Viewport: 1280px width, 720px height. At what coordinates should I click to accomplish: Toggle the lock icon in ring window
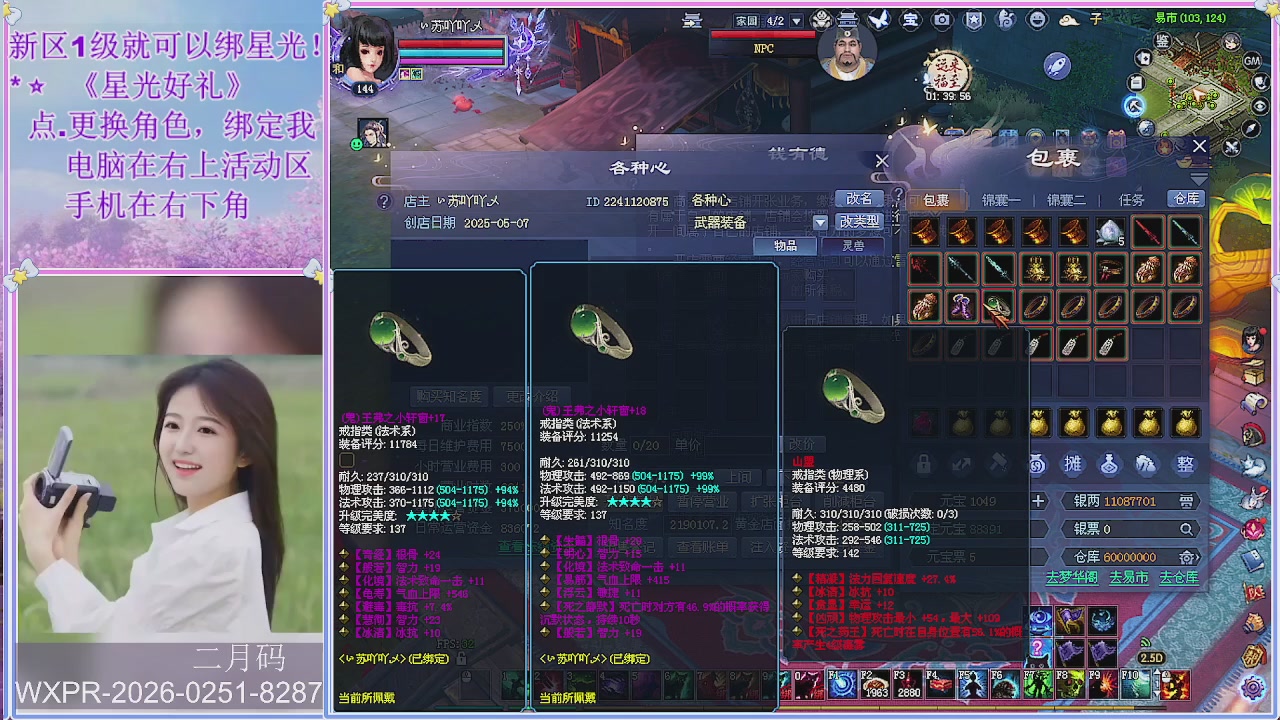(923, 463)
